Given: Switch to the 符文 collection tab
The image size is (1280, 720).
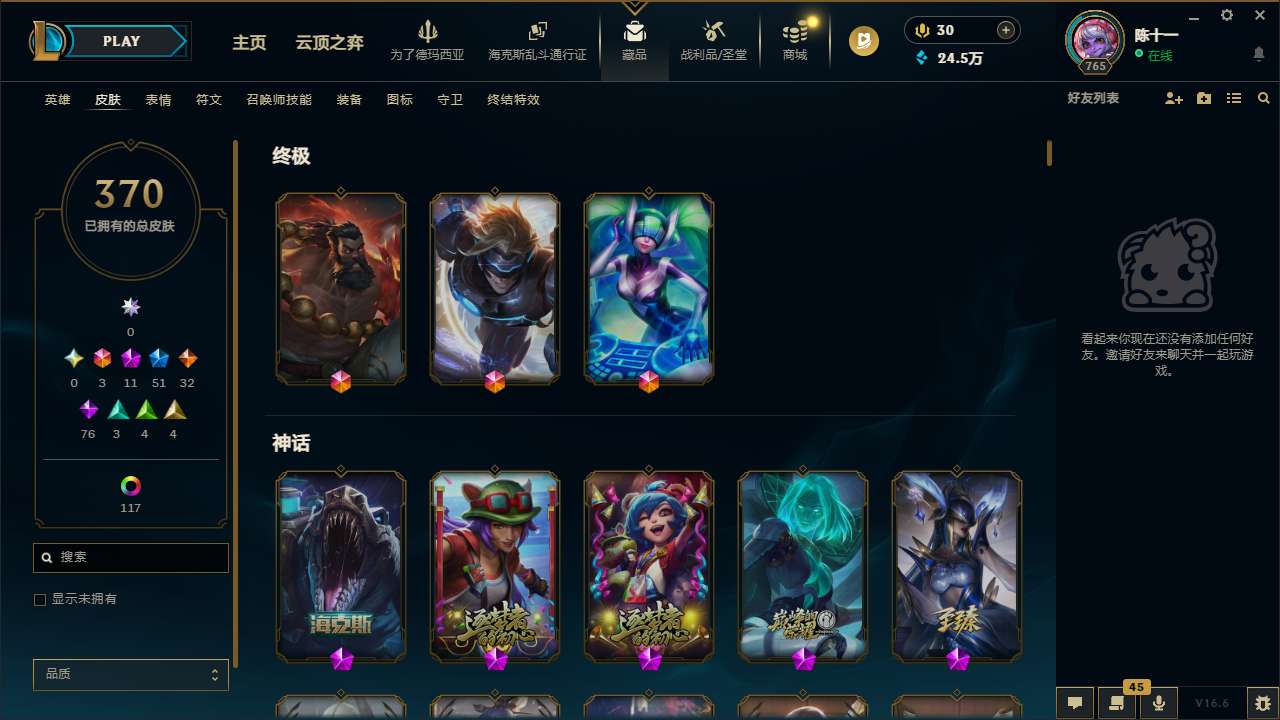Looking at the screenshot, I should [209, 100].
